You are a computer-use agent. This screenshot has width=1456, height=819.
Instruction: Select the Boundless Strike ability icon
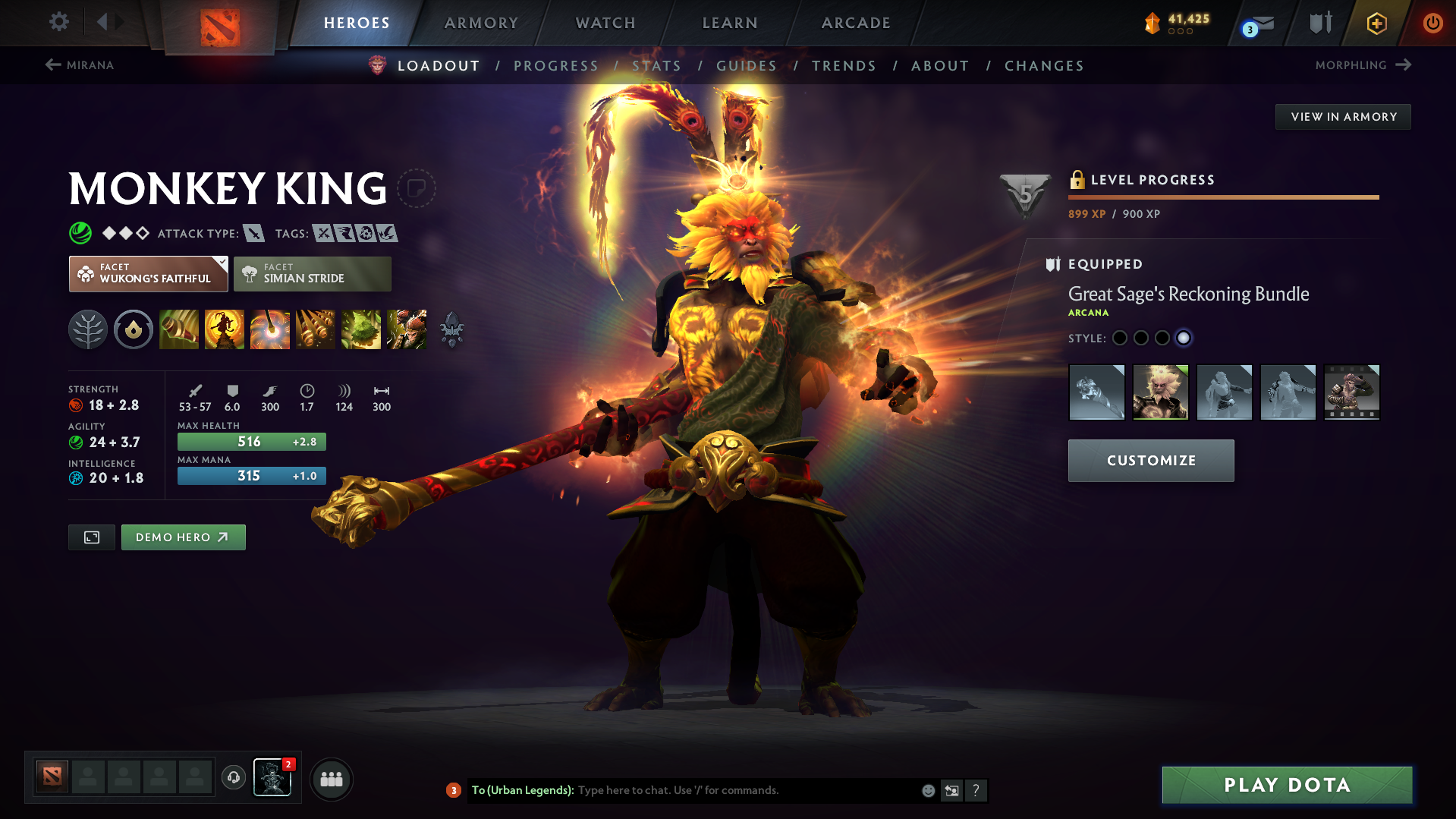(178, 329)
